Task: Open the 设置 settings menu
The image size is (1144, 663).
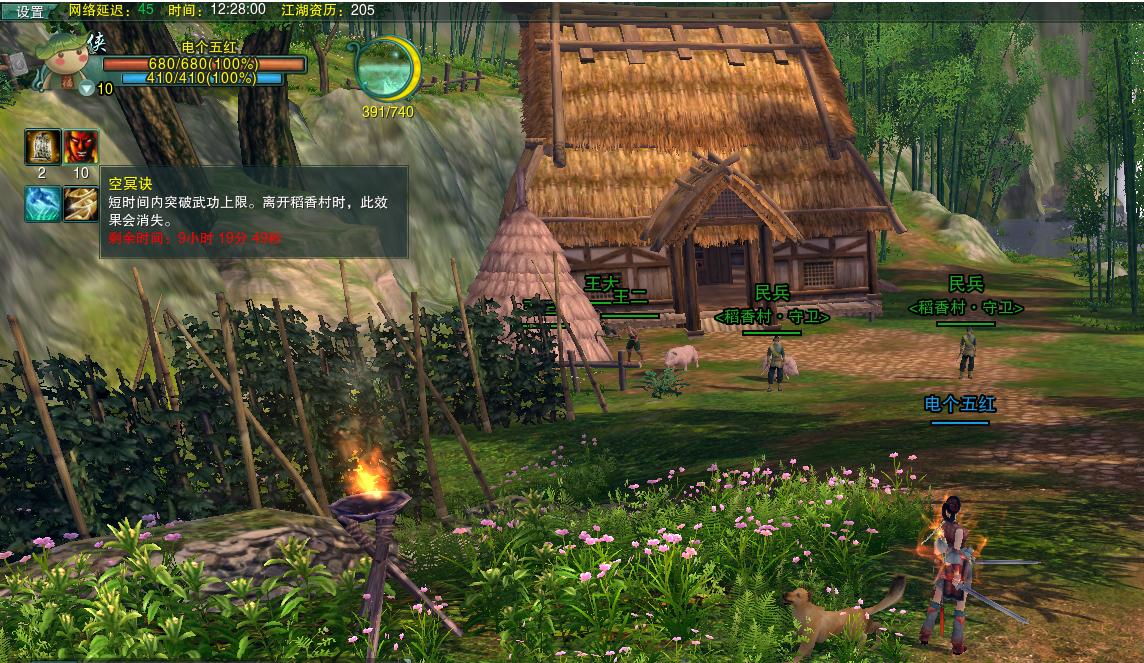Action: pos(29,11)
